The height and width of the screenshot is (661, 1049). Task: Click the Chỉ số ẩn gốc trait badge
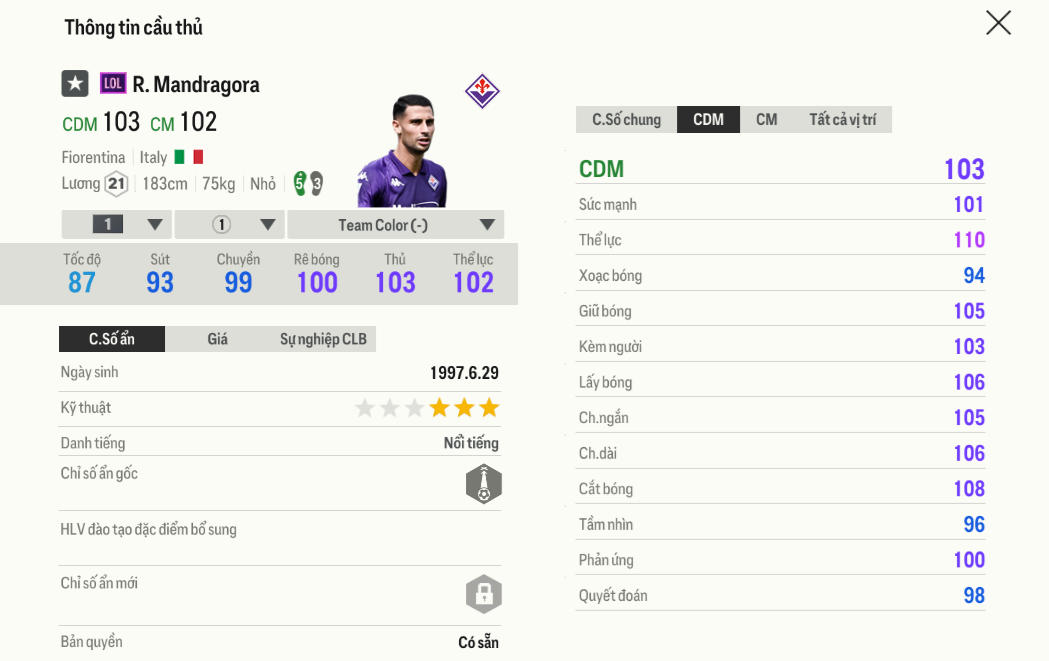coord(483,484)
